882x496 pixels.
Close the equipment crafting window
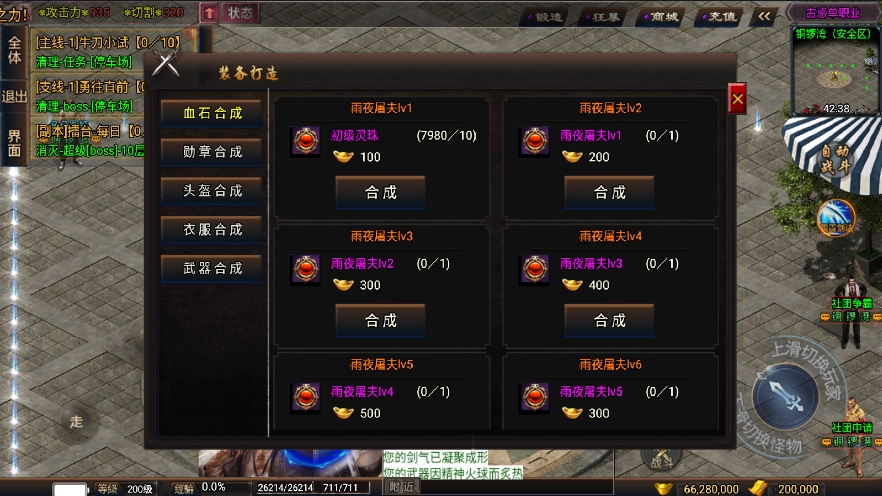click(x=738, y=99)
